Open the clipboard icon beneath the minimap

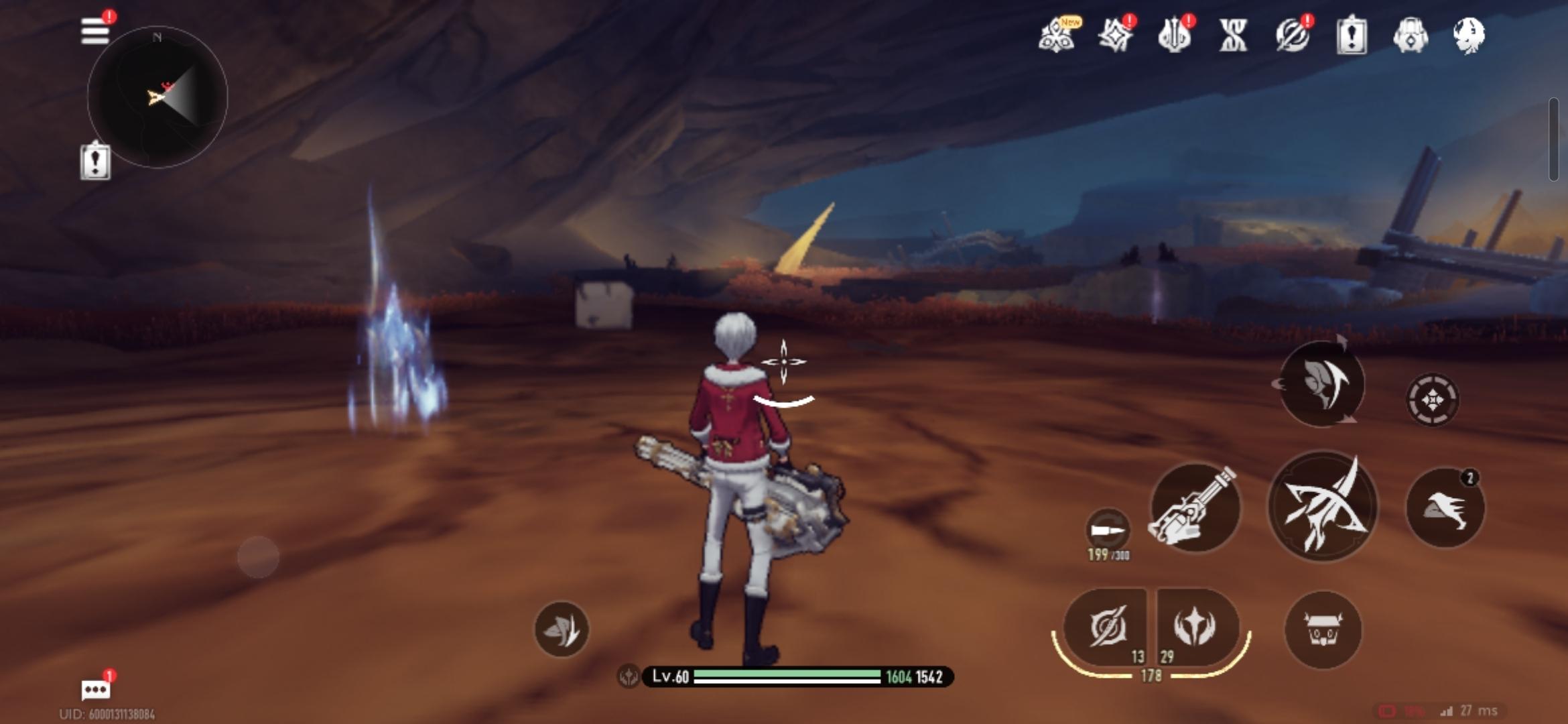point(95,162)
